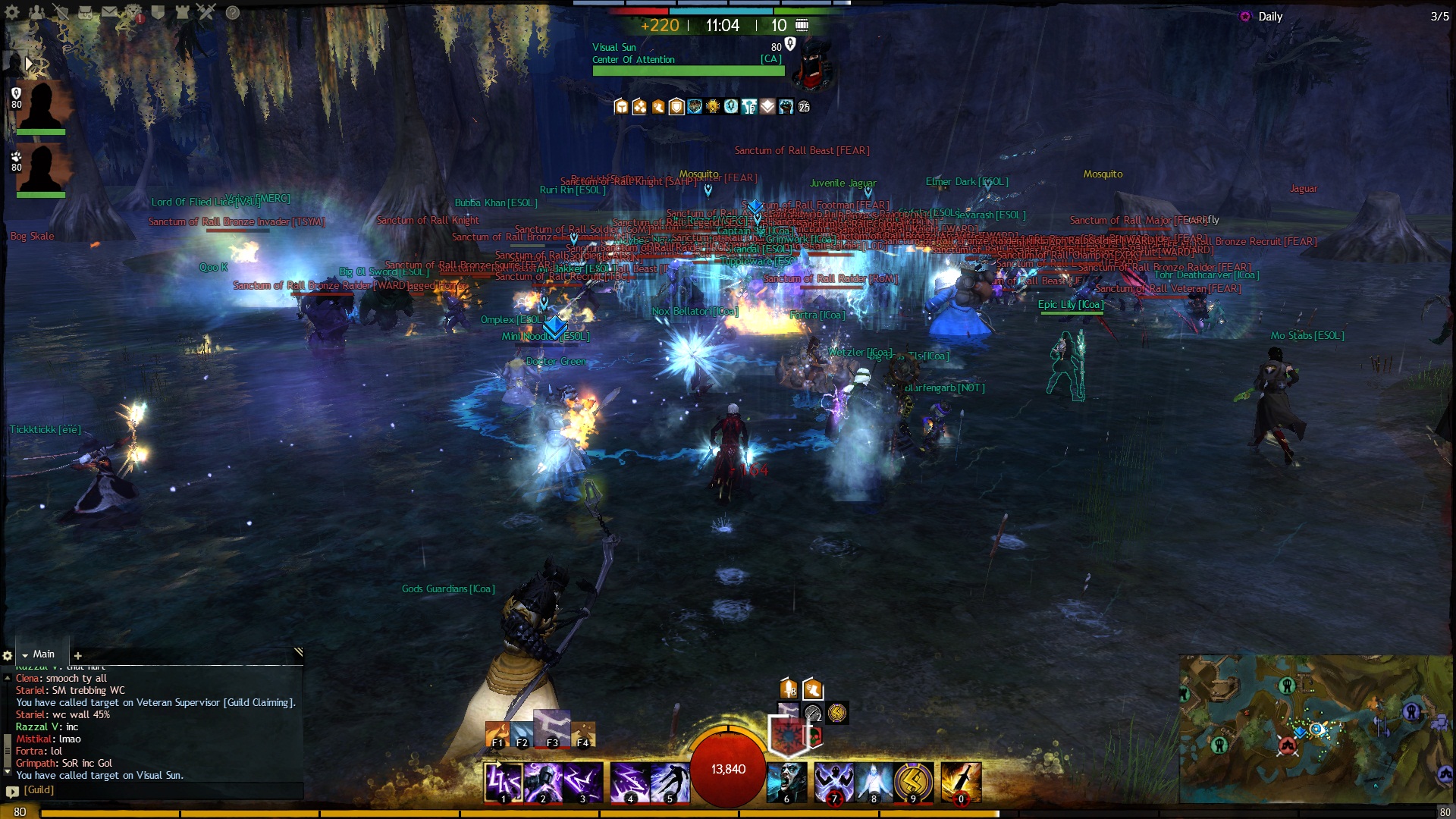Open the PvP crossed swords icon
The width and height of the screenshot is (1456, 819).
[206, 12]
